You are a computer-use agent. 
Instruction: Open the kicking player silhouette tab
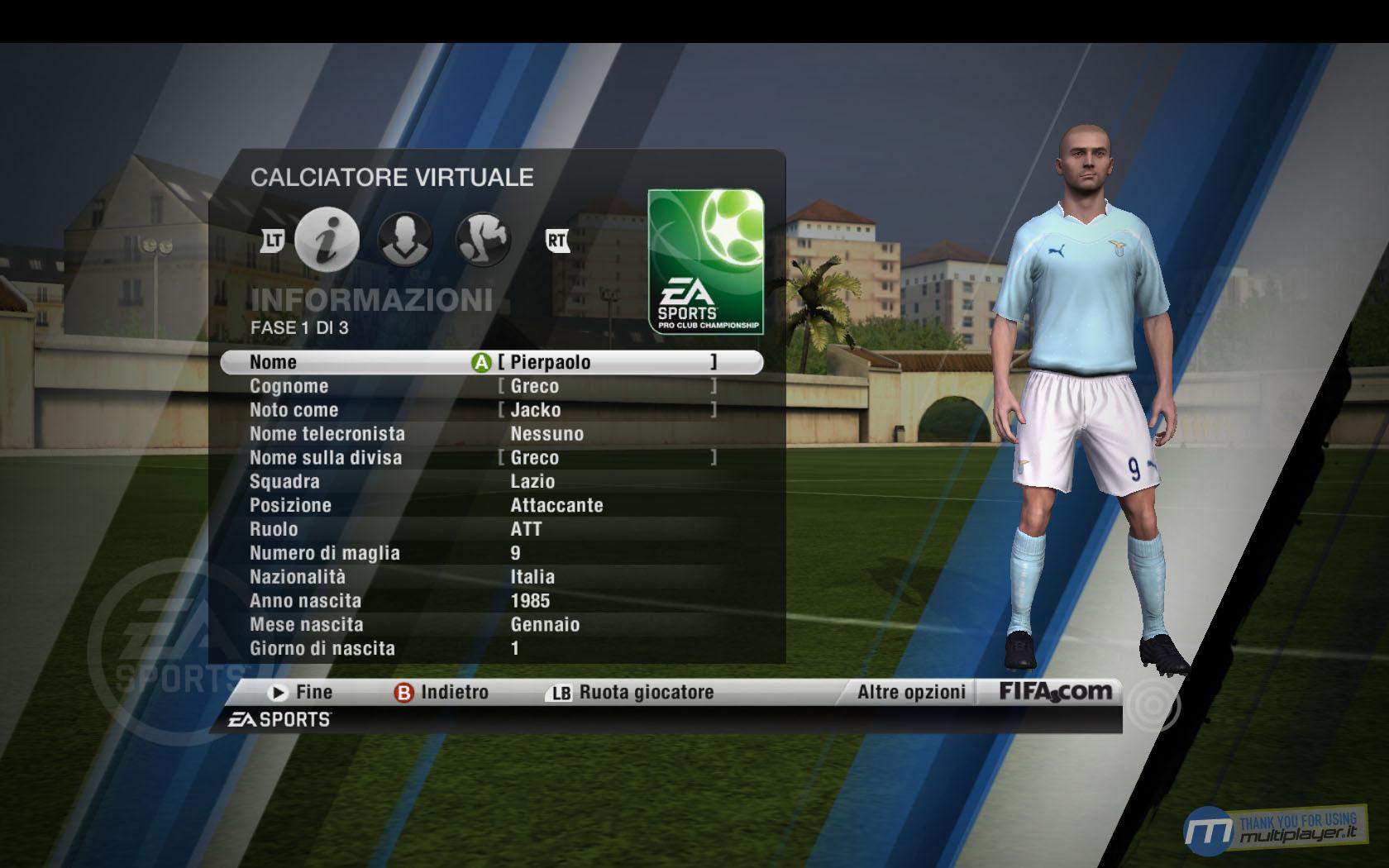[x=483, y=240]
